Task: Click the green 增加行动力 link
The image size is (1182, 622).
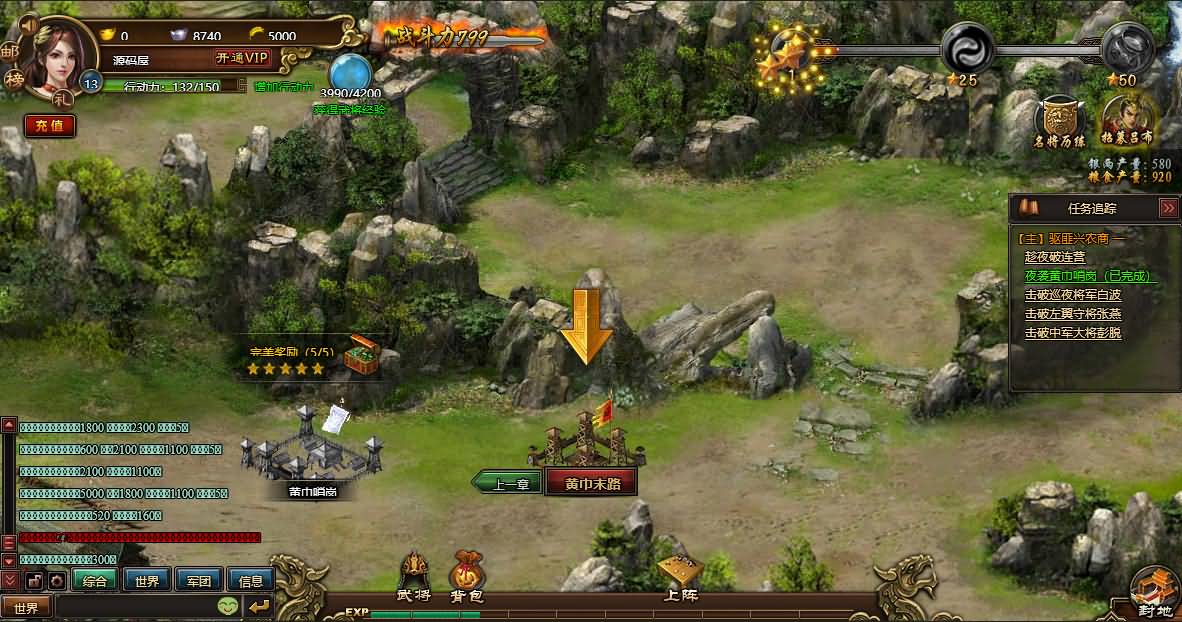Action: pyautogui.click(x=283, y=87)
